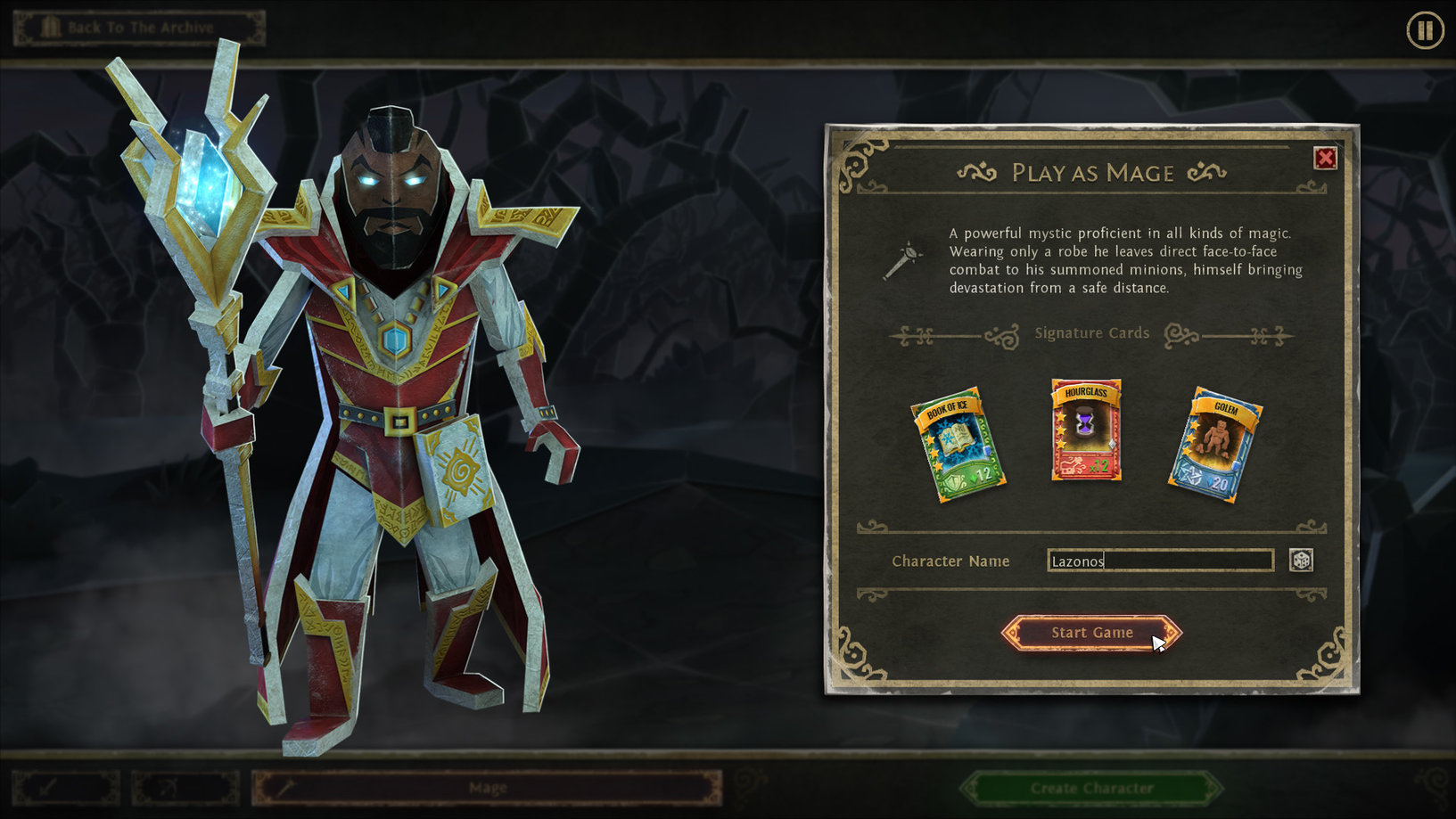The image size is (1456, 819).
Task: Randomize the character name with dice
Action: (1301, 561)
